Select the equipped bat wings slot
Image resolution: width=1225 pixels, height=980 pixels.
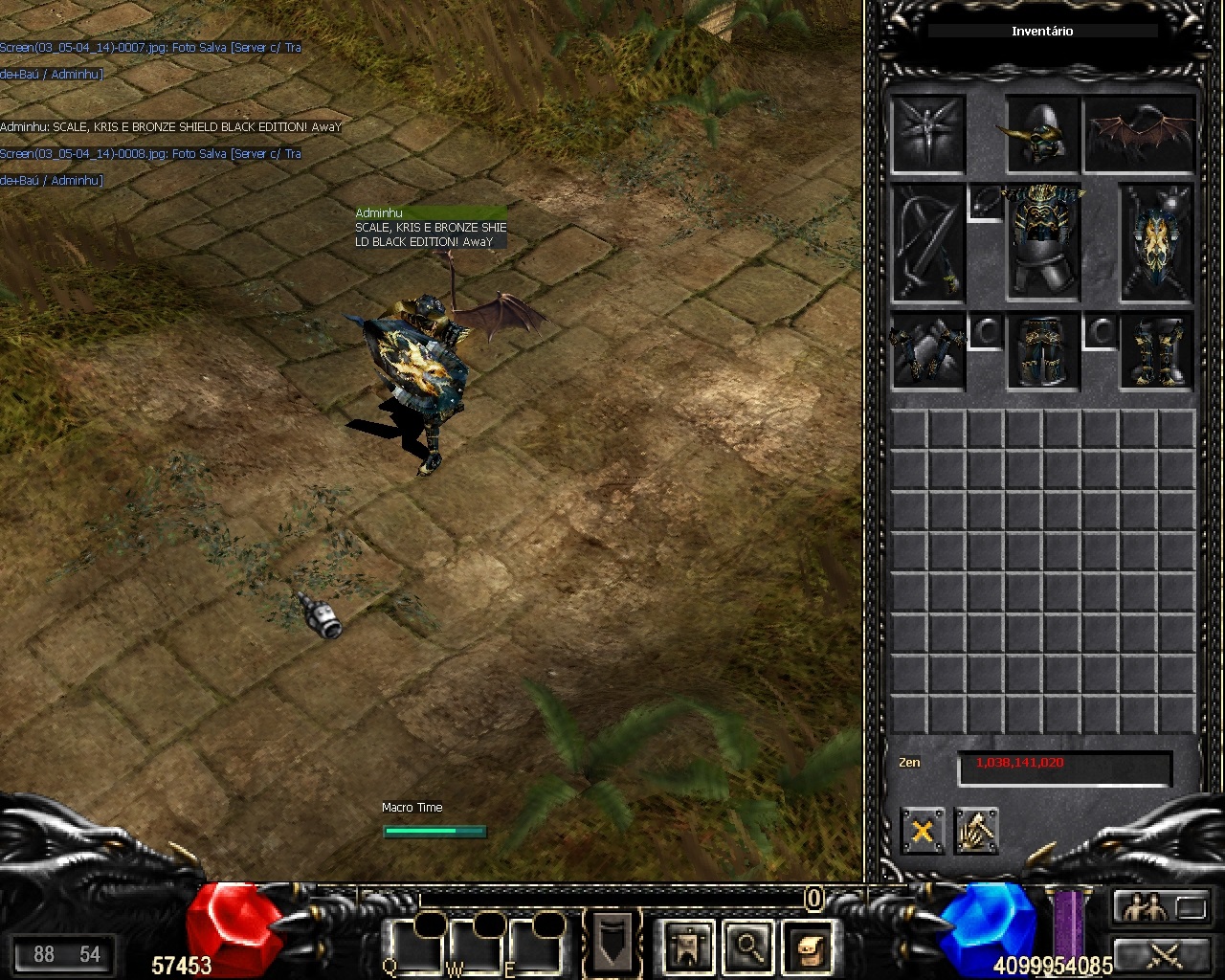(1141, 133)
